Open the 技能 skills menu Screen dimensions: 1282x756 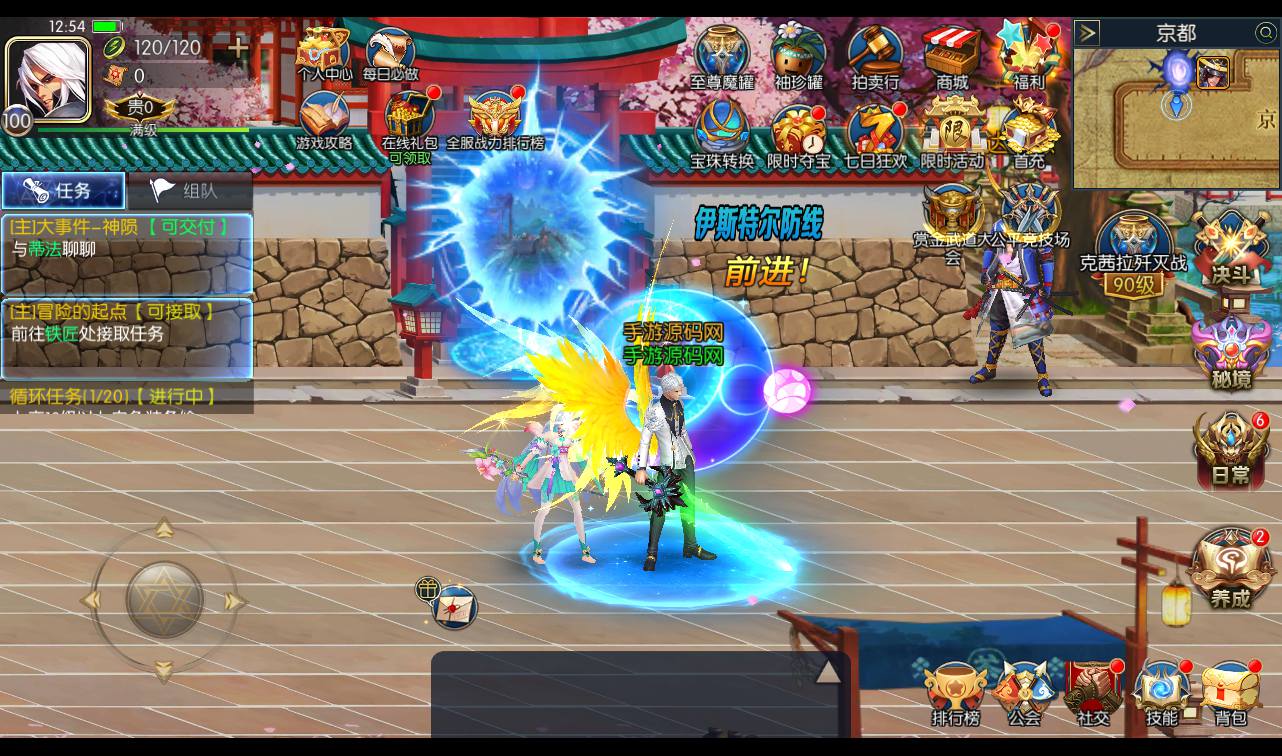point(1162,692)
